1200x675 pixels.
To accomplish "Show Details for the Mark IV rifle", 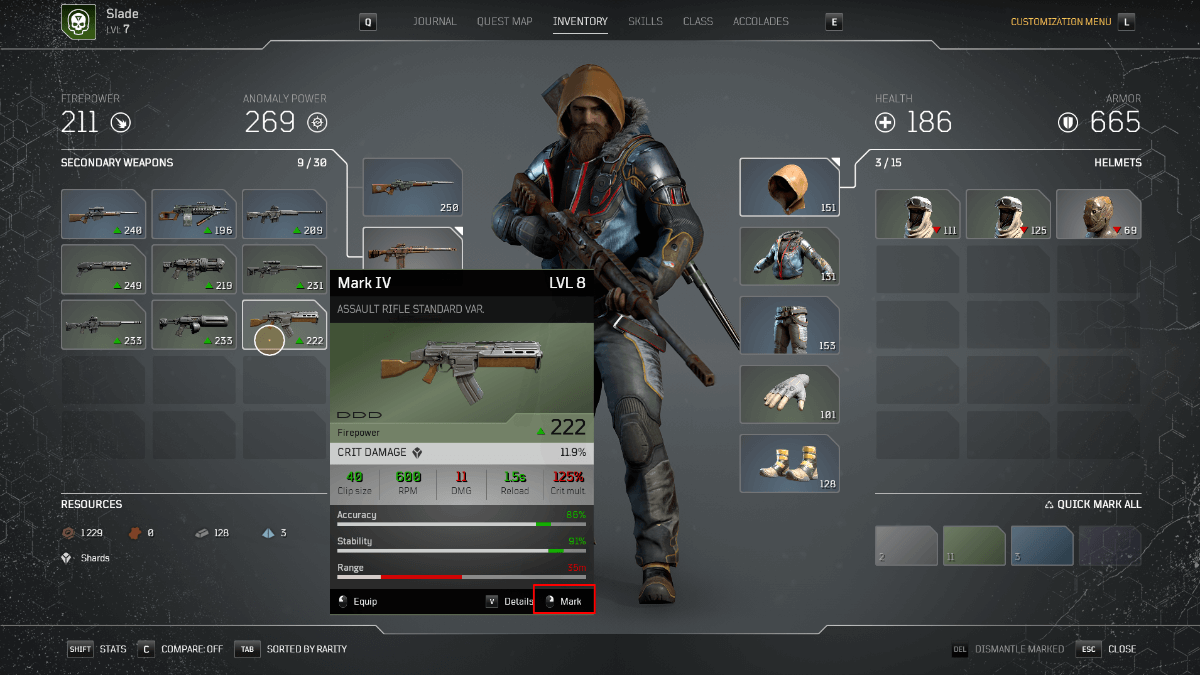I will (510, 601).
